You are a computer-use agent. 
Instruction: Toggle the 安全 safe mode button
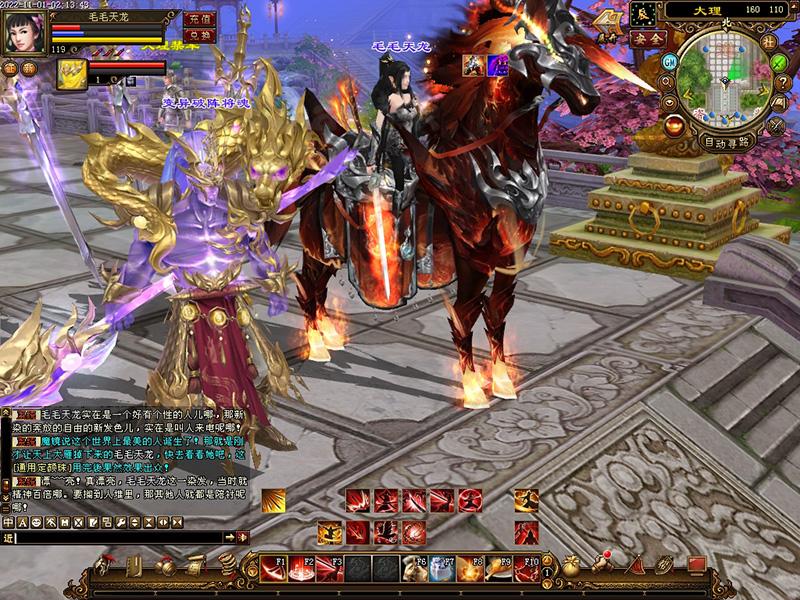pyautogui.click(x=649, y=38)
